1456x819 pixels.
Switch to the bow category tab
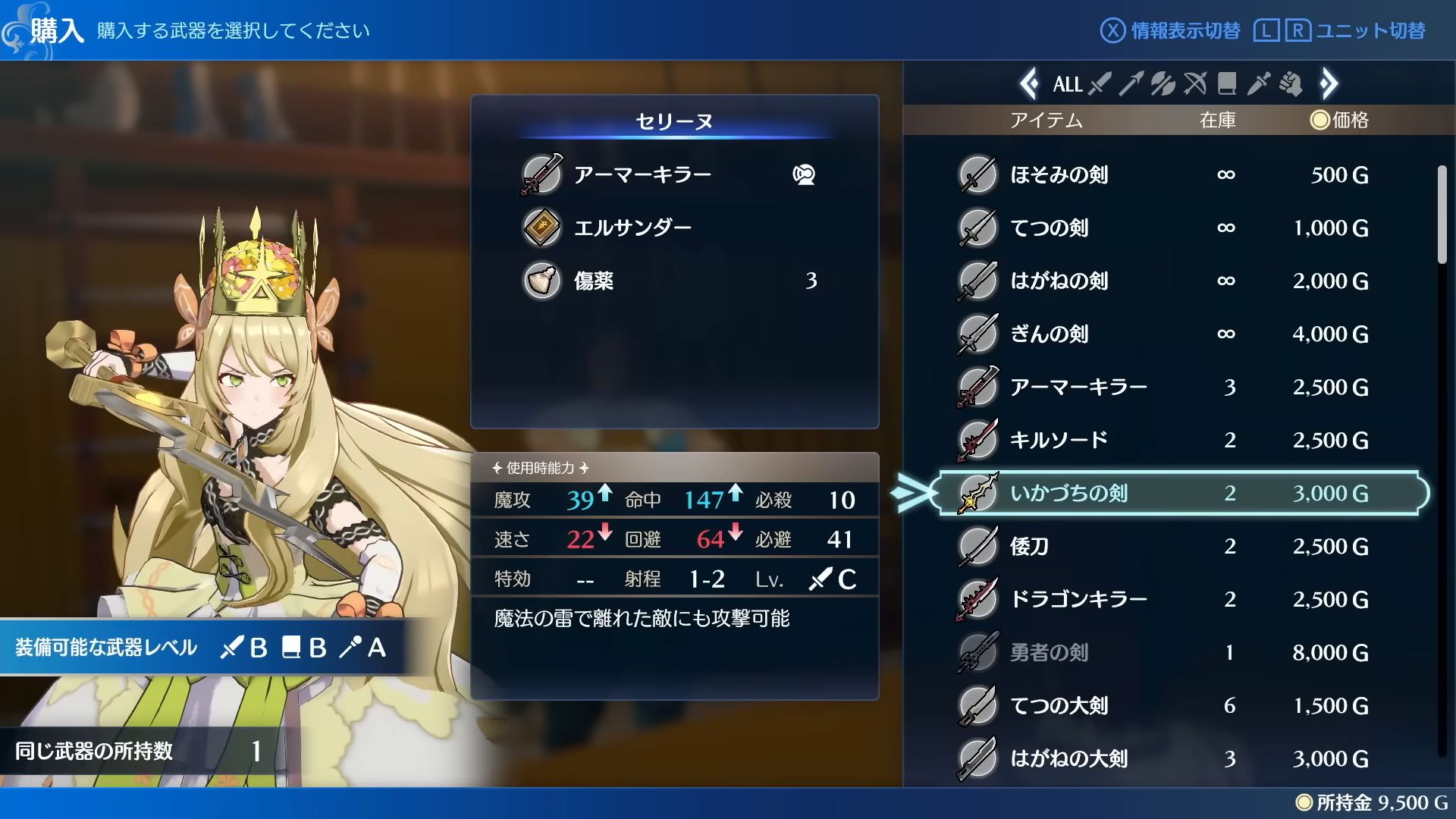pos(1195,84)
